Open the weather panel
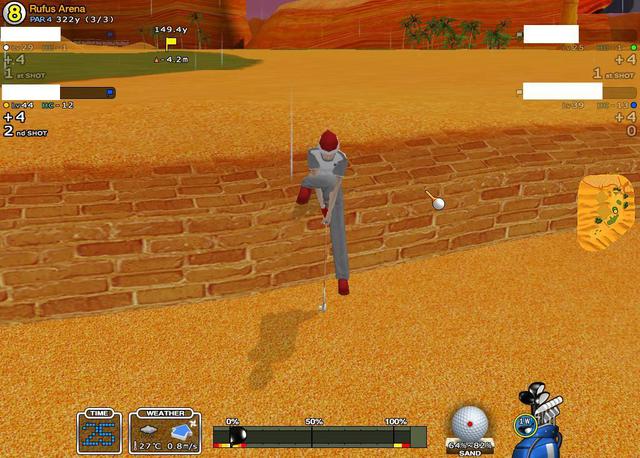The height and width of the screenshot is (458, 640). 165,431
